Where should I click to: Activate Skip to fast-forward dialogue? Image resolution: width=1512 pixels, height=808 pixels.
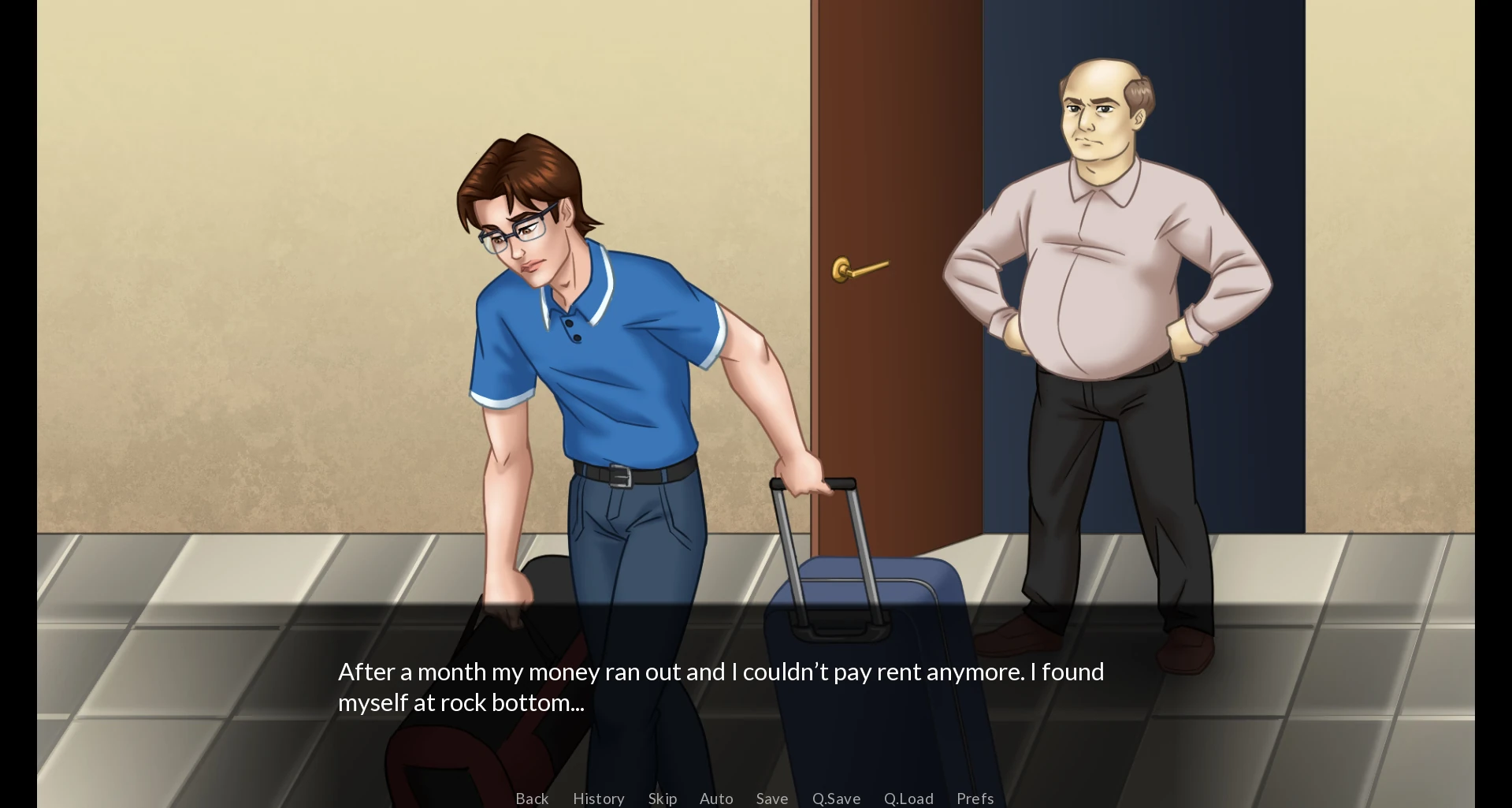(x=662, y=799)
